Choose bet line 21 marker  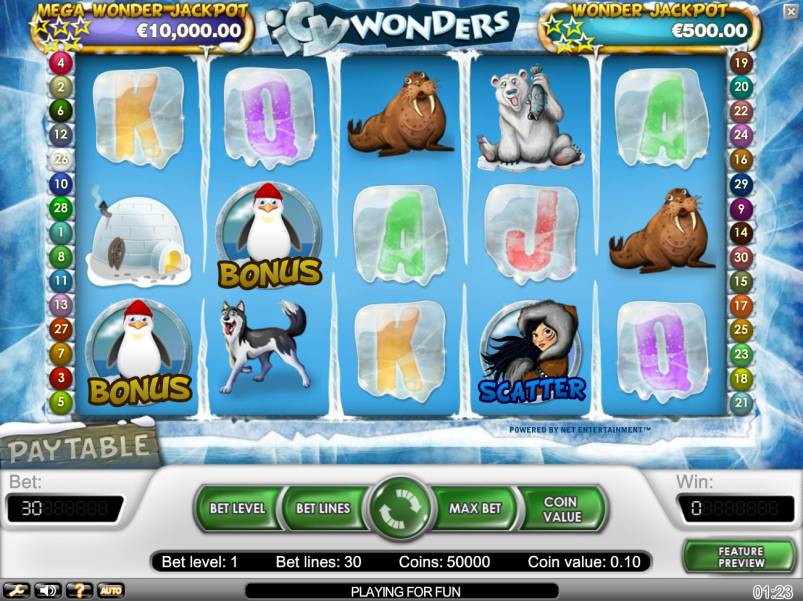pos(741,403)
